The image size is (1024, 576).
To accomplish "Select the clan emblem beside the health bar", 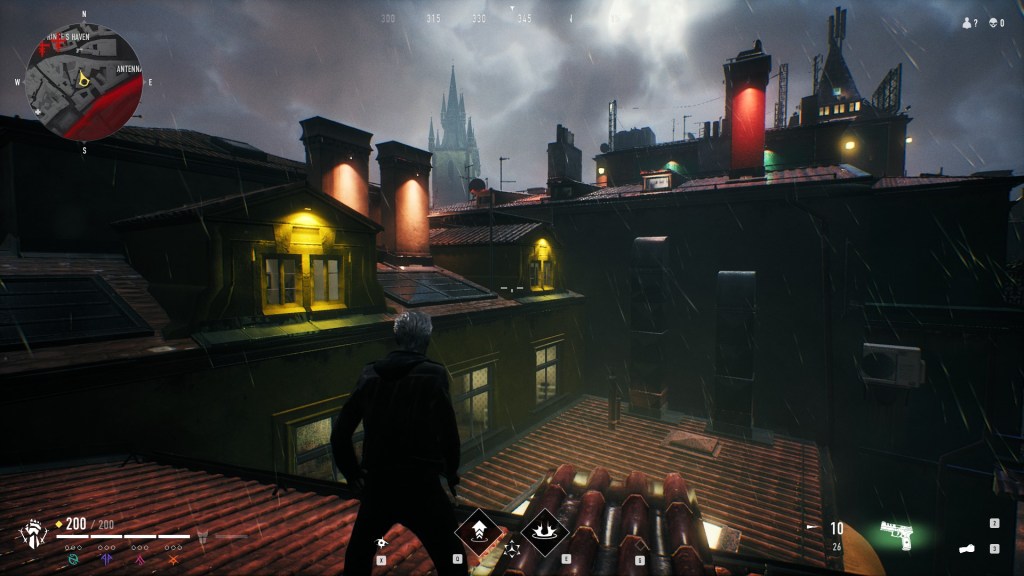I will (x=33, y=533).
